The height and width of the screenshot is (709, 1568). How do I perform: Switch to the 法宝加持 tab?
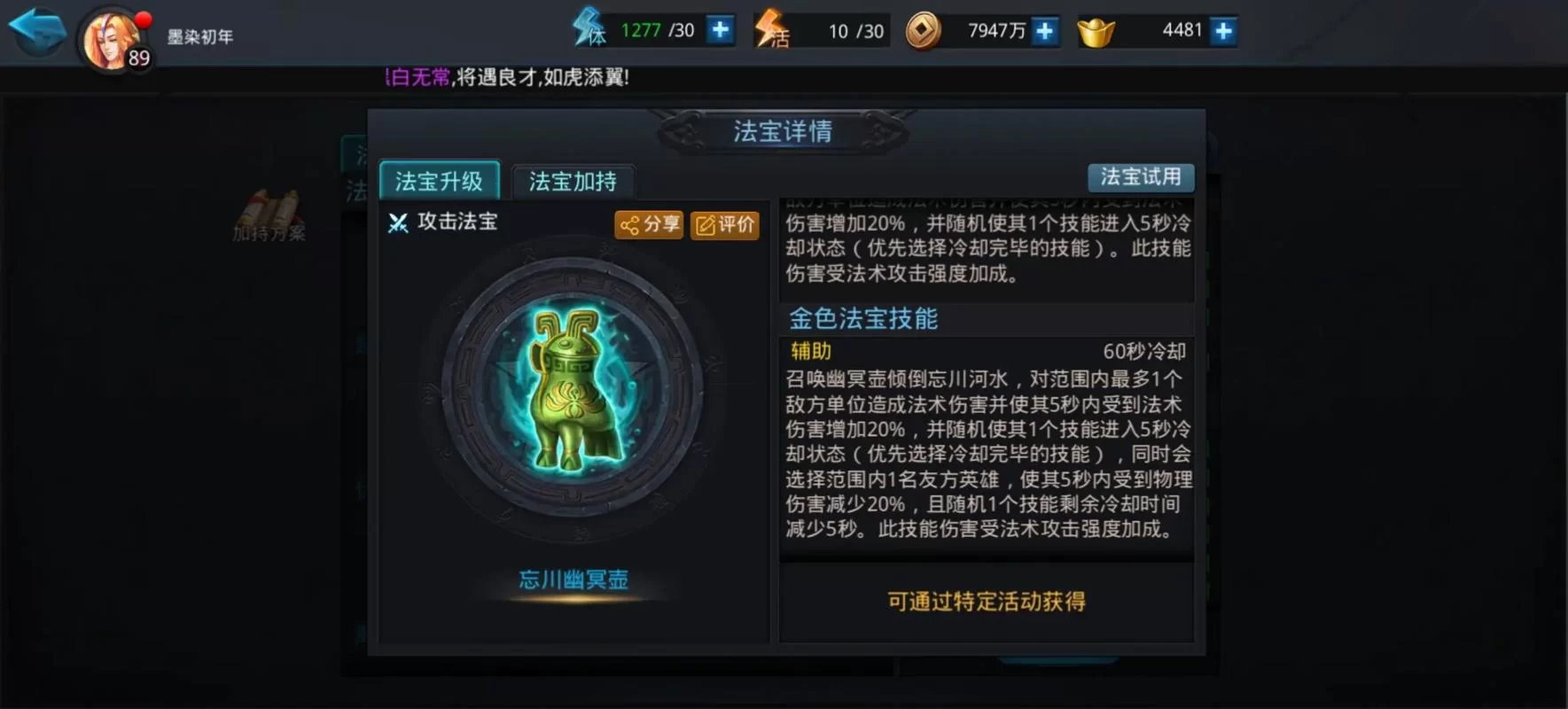coord(573,180)
